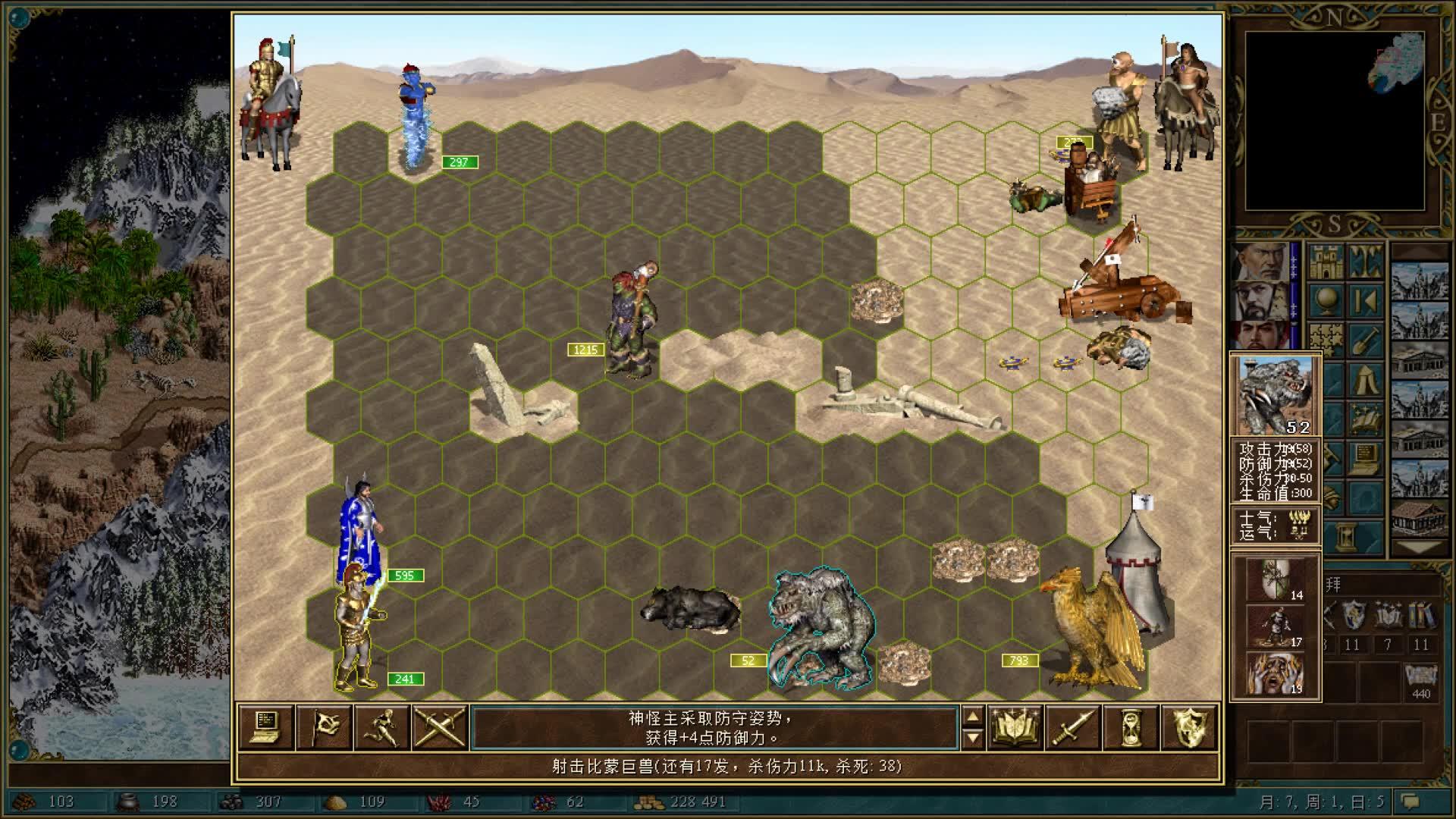Retreat with the running man button
The width and height of the screenshot is (1456, 819).
(382, 728)
